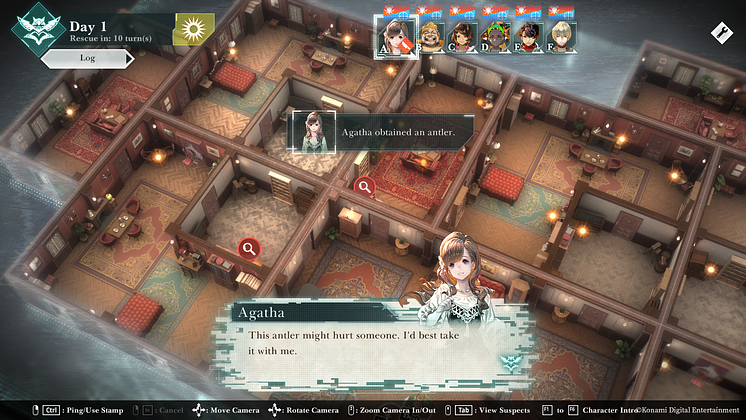
Task: Open the wrench settings menu
Action: [720, 33]
